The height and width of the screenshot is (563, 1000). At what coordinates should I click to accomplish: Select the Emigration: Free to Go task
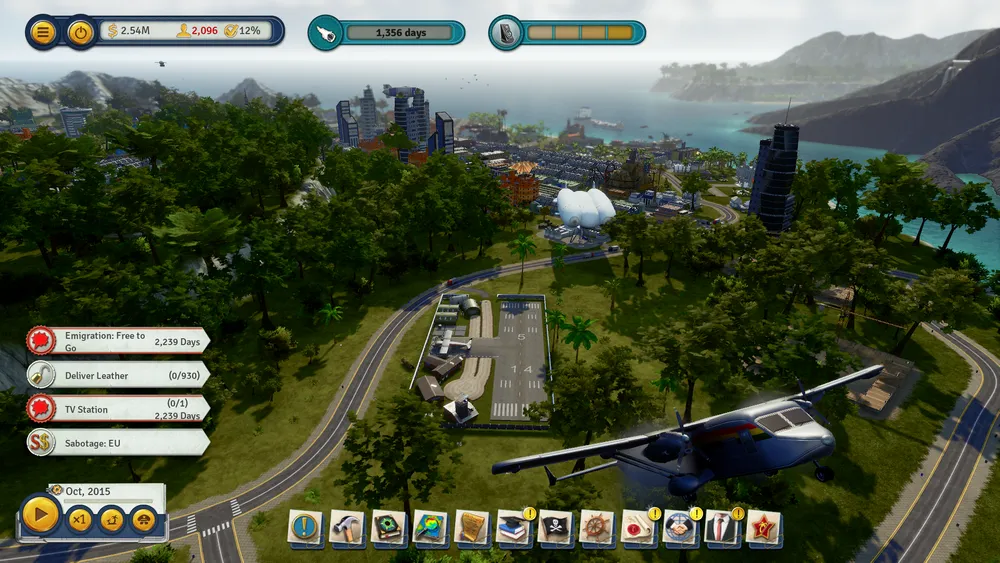point(118,341)
